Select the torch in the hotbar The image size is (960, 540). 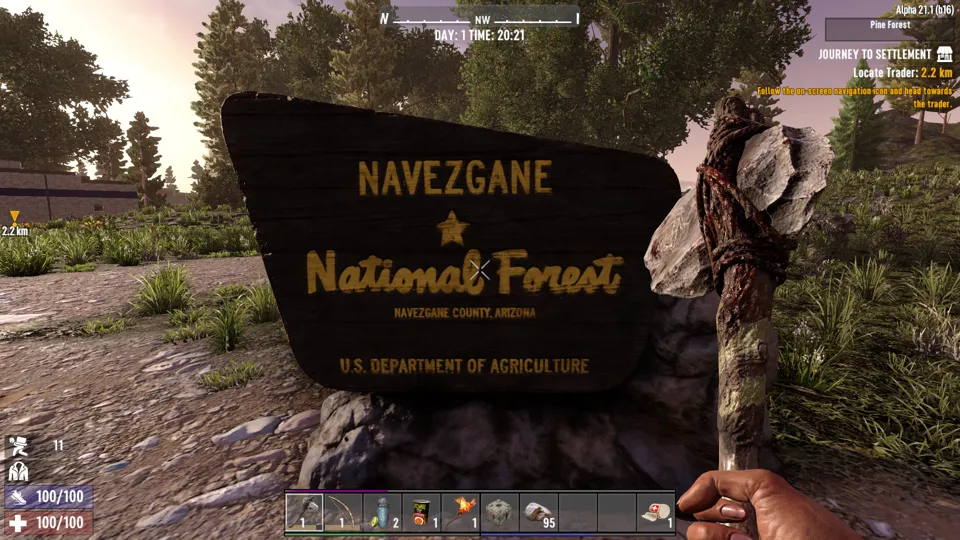pyautogui.click(x=461, y=512)
